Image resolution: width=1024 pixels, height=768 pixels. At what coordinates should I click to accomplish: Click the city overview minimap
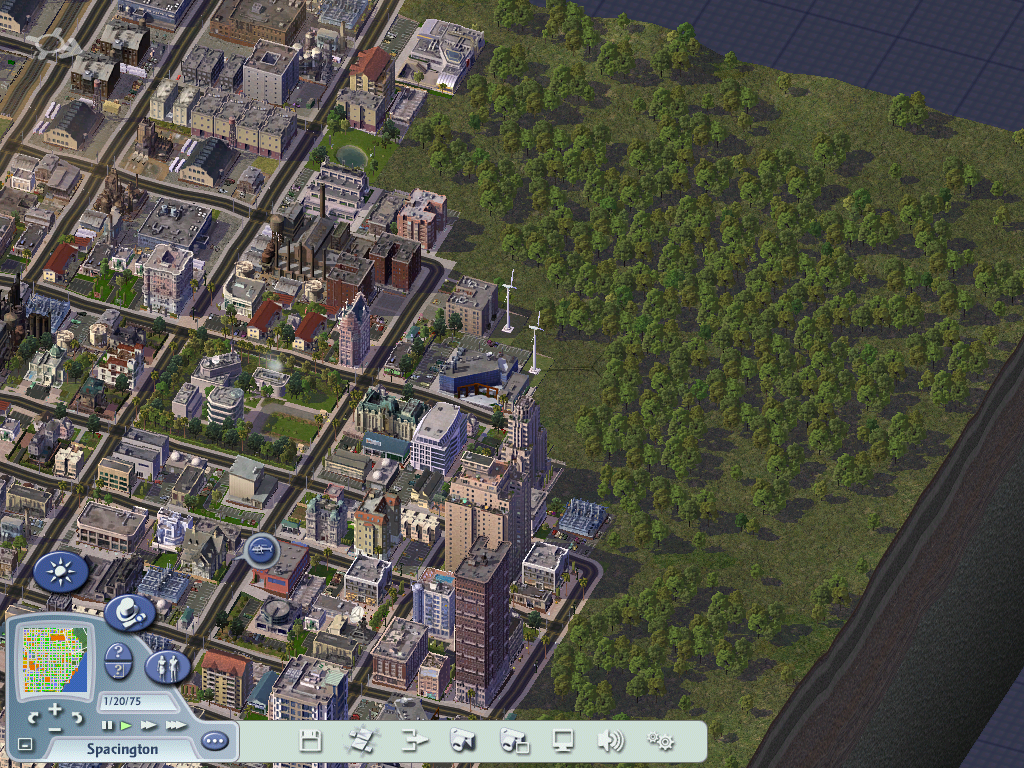(55, 659)
